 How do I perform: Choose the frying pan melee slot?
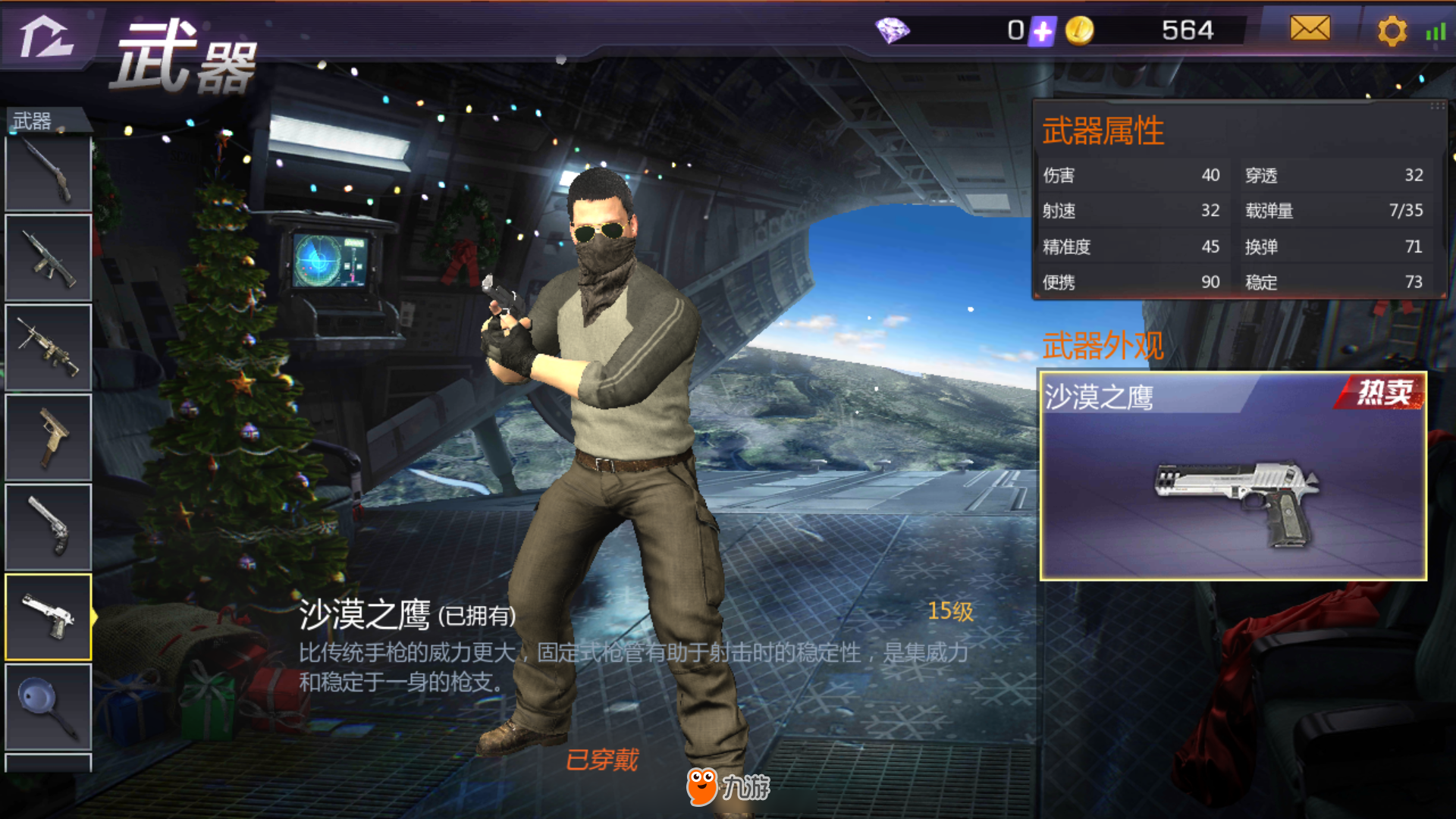click(49, 707)
